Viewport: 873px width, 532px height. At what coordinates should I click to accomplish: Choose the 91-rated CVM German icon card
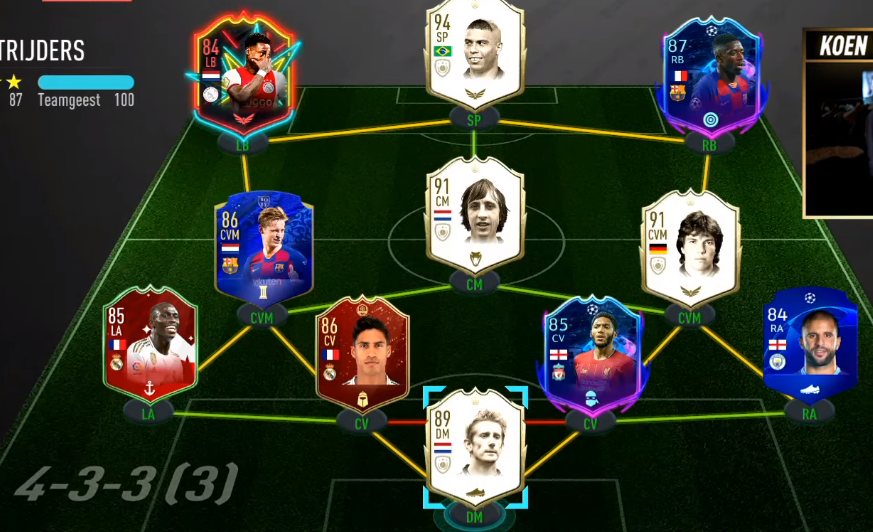pos(690,248)
